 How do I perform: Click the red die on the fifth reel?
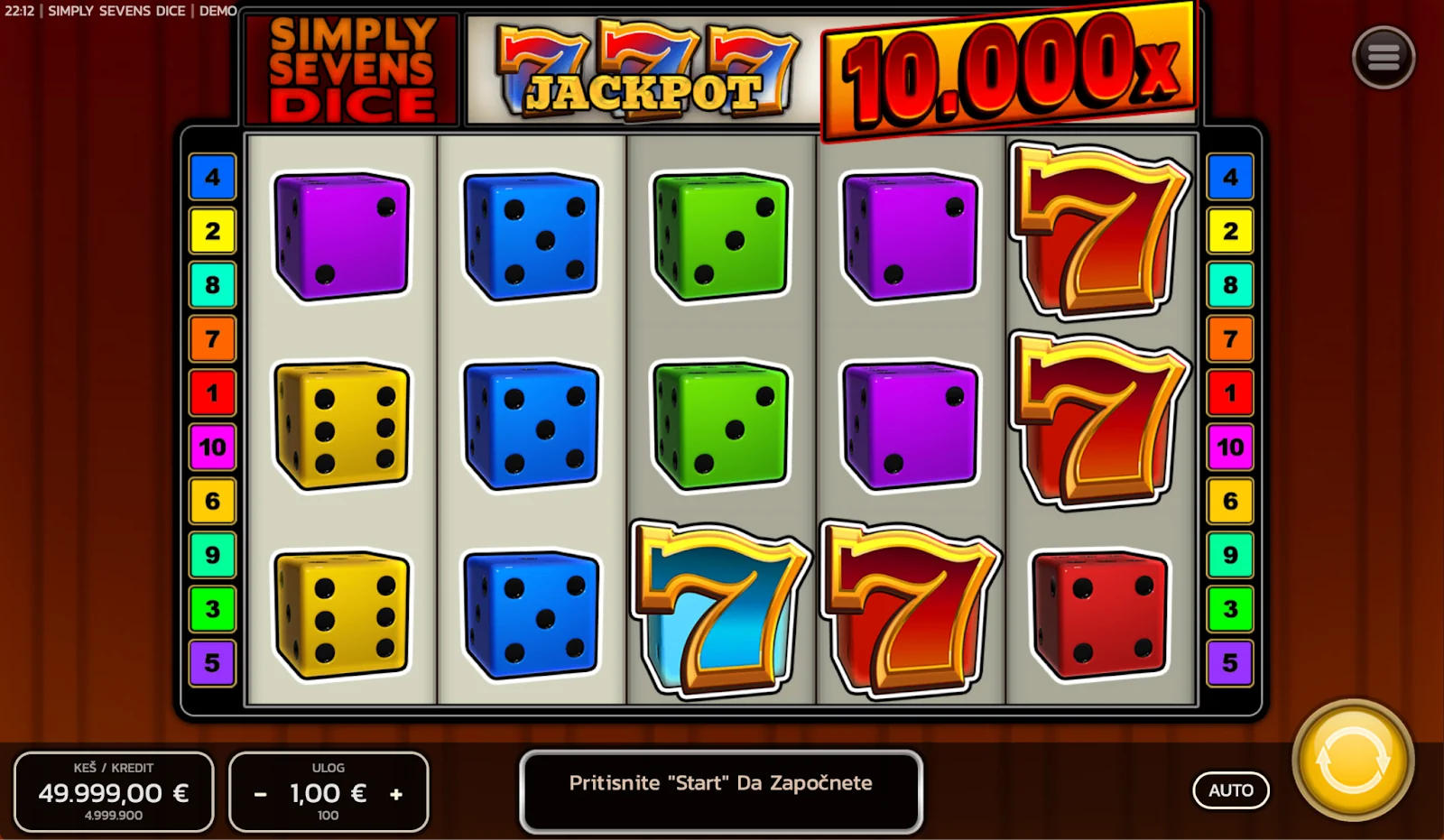pyautogui.click(x=1097, y=614)
